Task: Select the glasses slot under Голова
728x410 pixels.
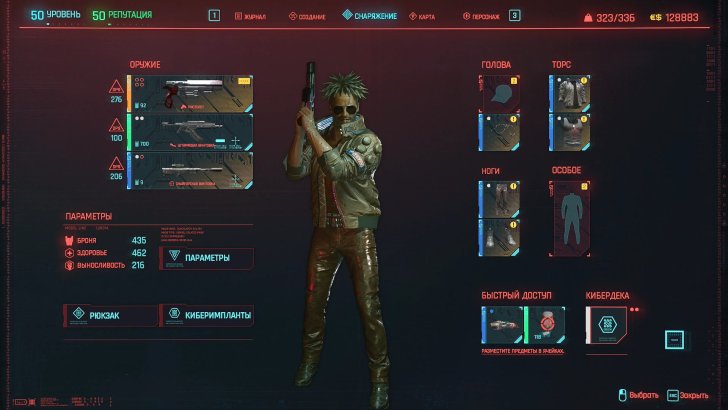Action: pyautogui.click(x=498, y=131)
